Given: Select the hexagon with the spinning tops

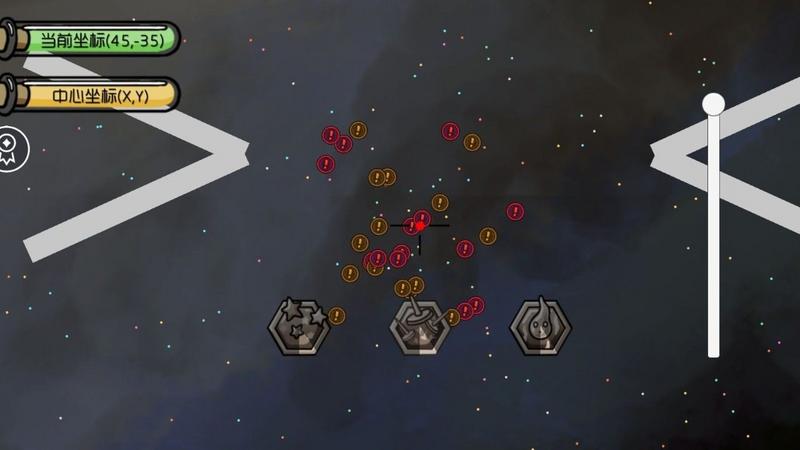Looking at the screenshot, I should point(419,326).
